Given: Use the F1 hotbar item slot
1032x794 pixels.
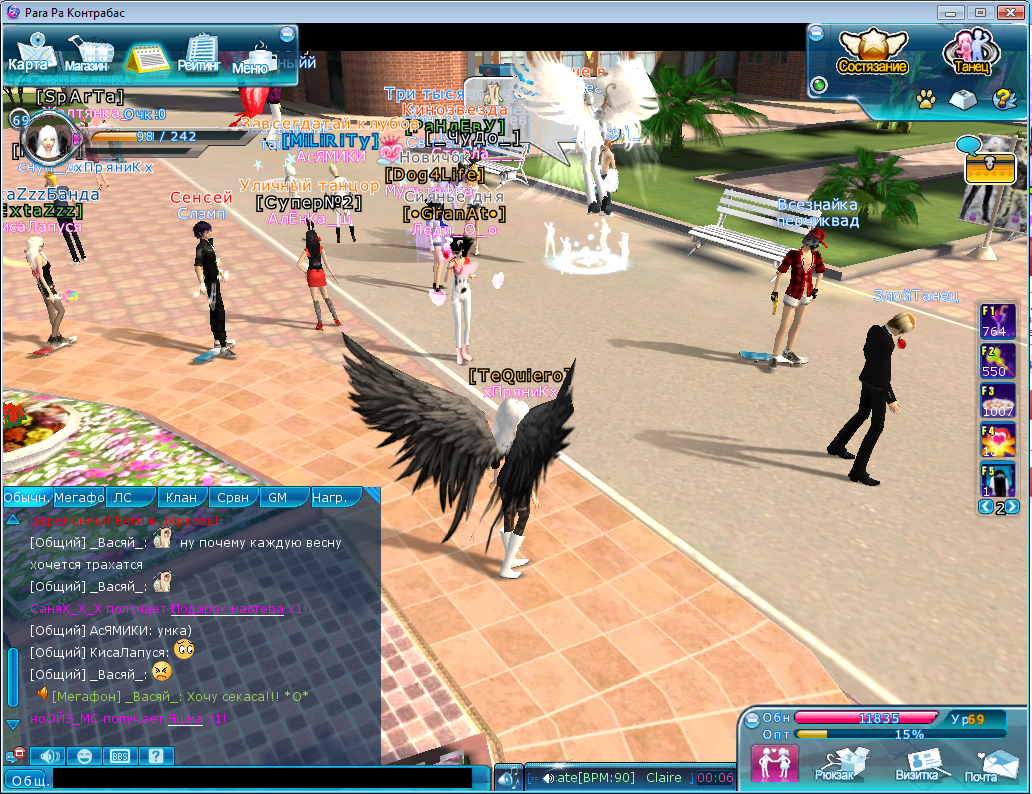Looking at the screenshot, I should point(998,321).
